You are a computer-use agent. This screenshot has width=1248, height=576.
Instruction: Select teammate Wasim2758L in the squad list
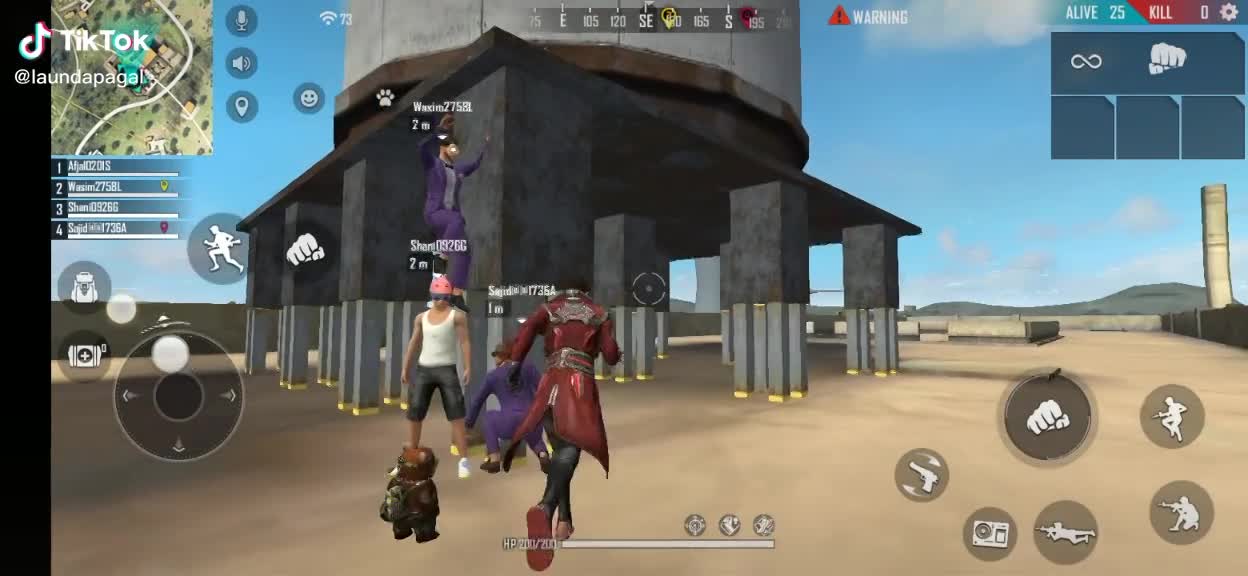click(x=115, y=187)
